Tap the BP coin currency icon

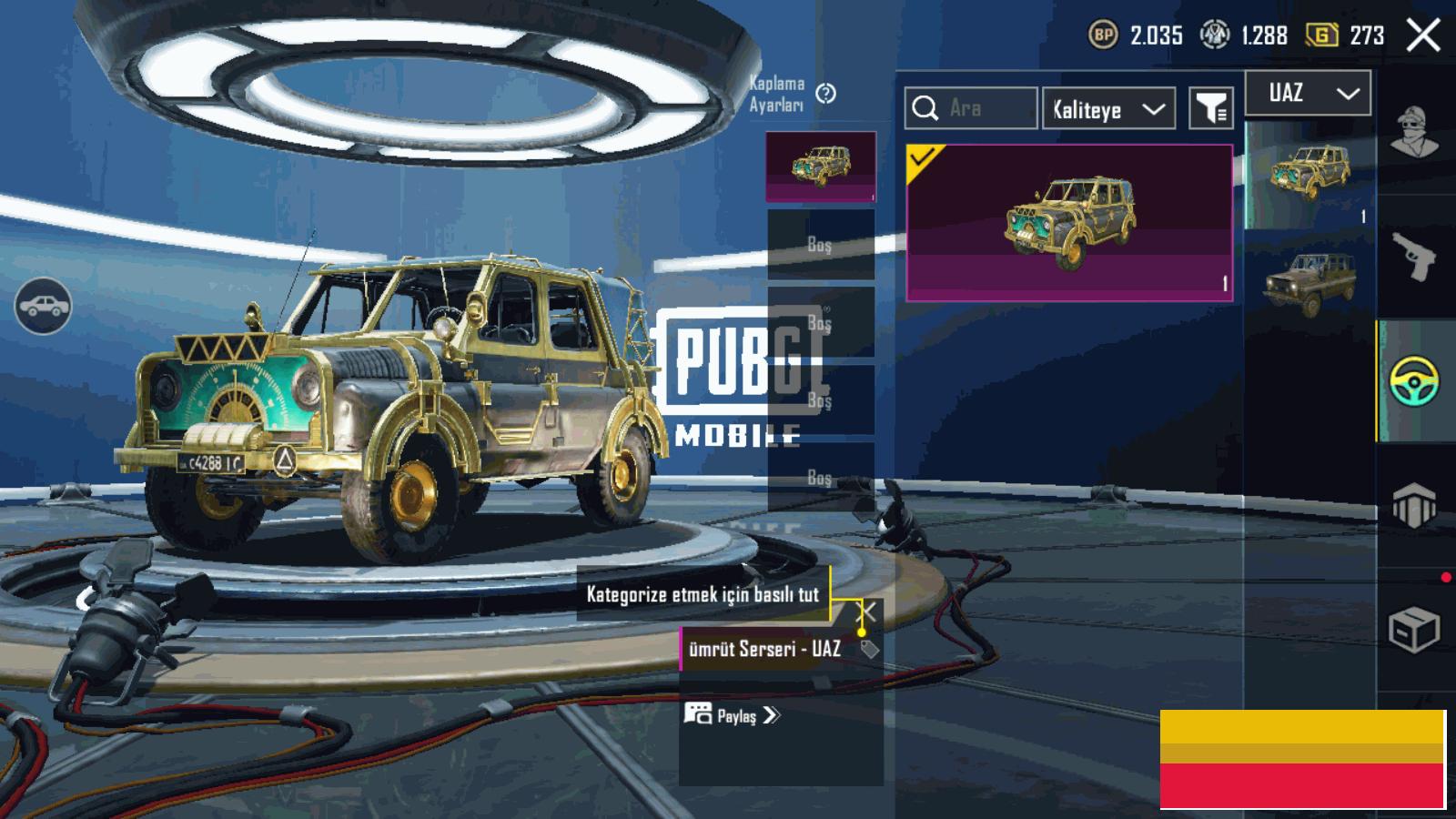(1103, 35)
